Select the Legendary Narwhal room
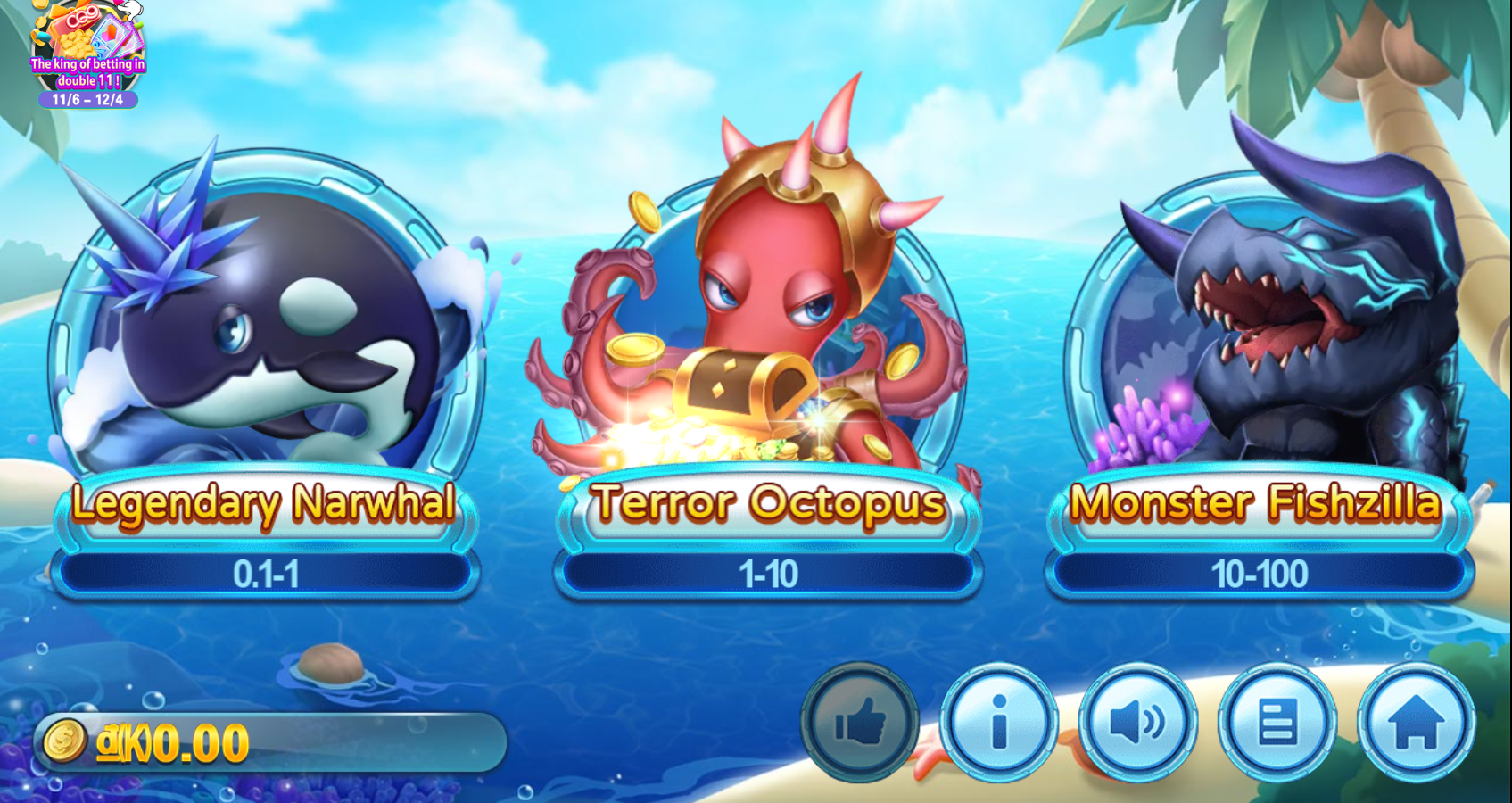This screenshot has height=803, width=1512. pos(265,375)
